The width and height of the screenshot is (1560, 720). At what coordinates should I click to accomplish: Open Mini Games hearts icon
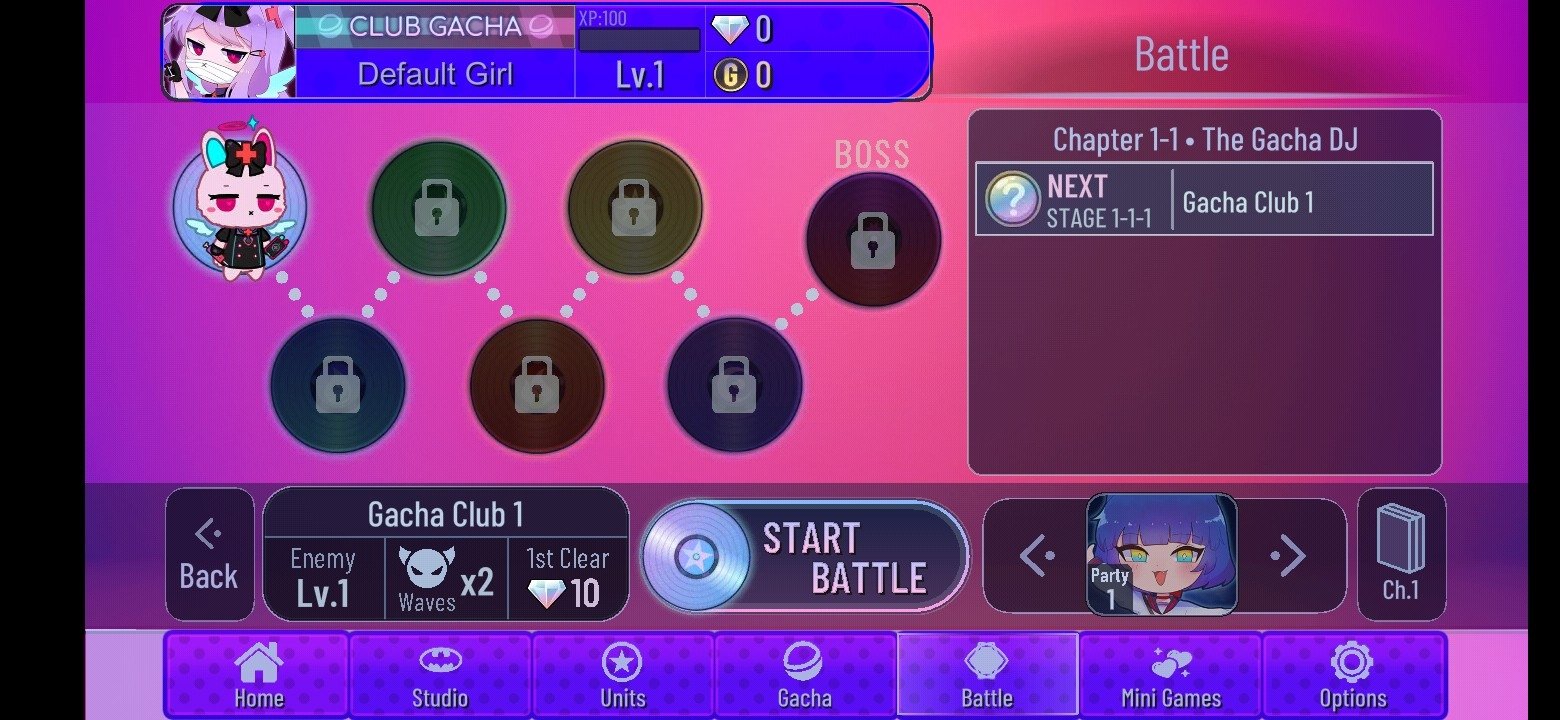1172,661
